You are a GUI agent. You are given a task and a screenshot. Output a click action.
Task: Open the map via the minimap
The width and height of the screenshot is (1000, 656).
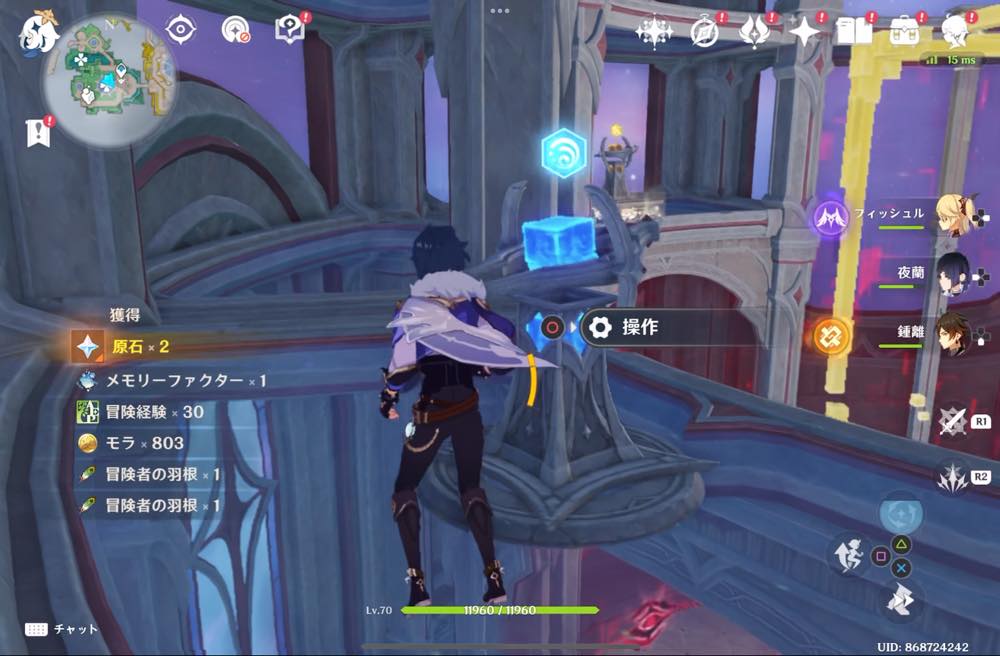pyautogui.click(x=108, y=82)
